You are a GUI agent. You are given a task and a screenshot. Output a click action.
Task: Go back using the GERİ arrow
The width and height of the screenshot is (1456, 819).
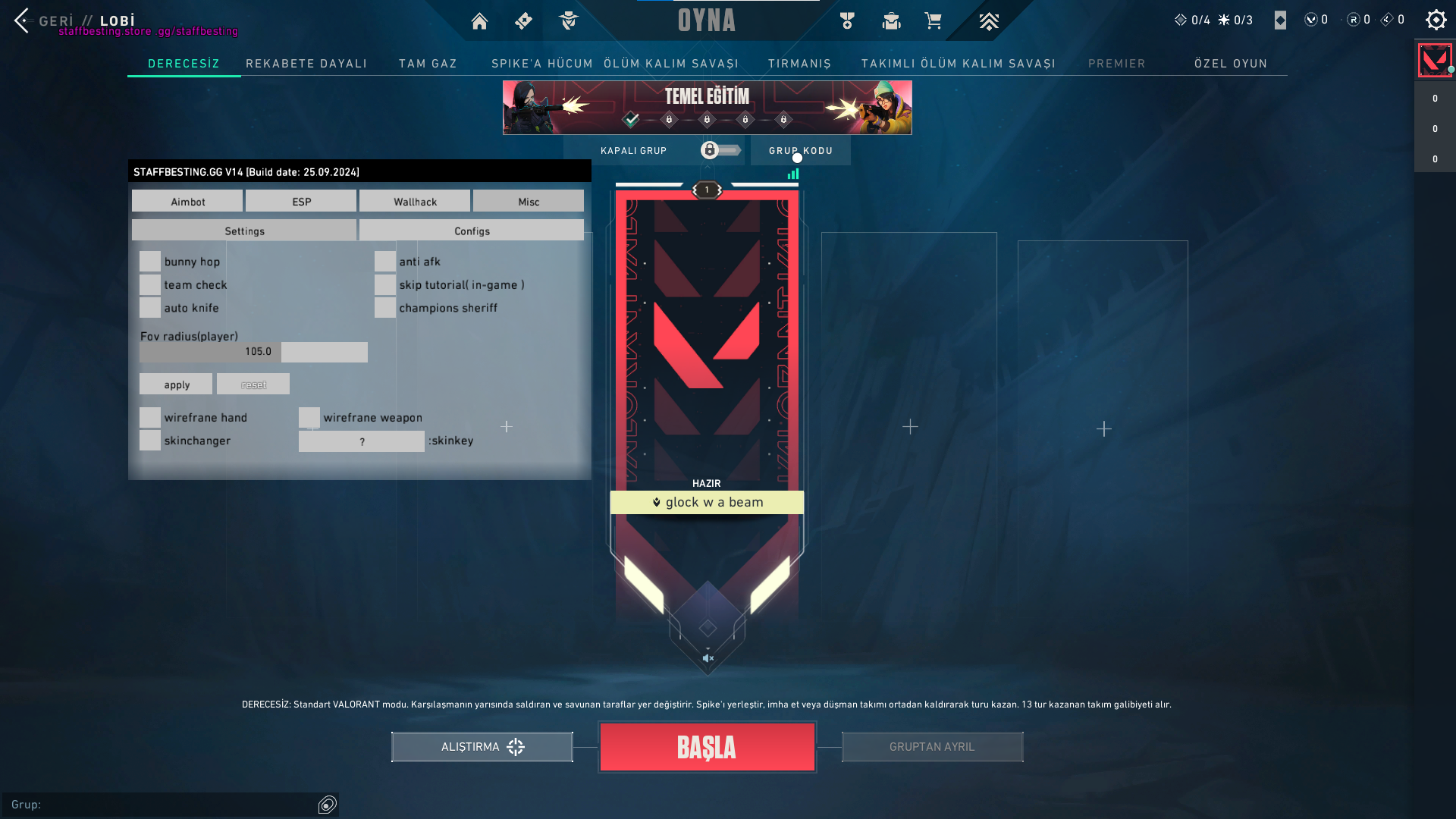[22, 20]
